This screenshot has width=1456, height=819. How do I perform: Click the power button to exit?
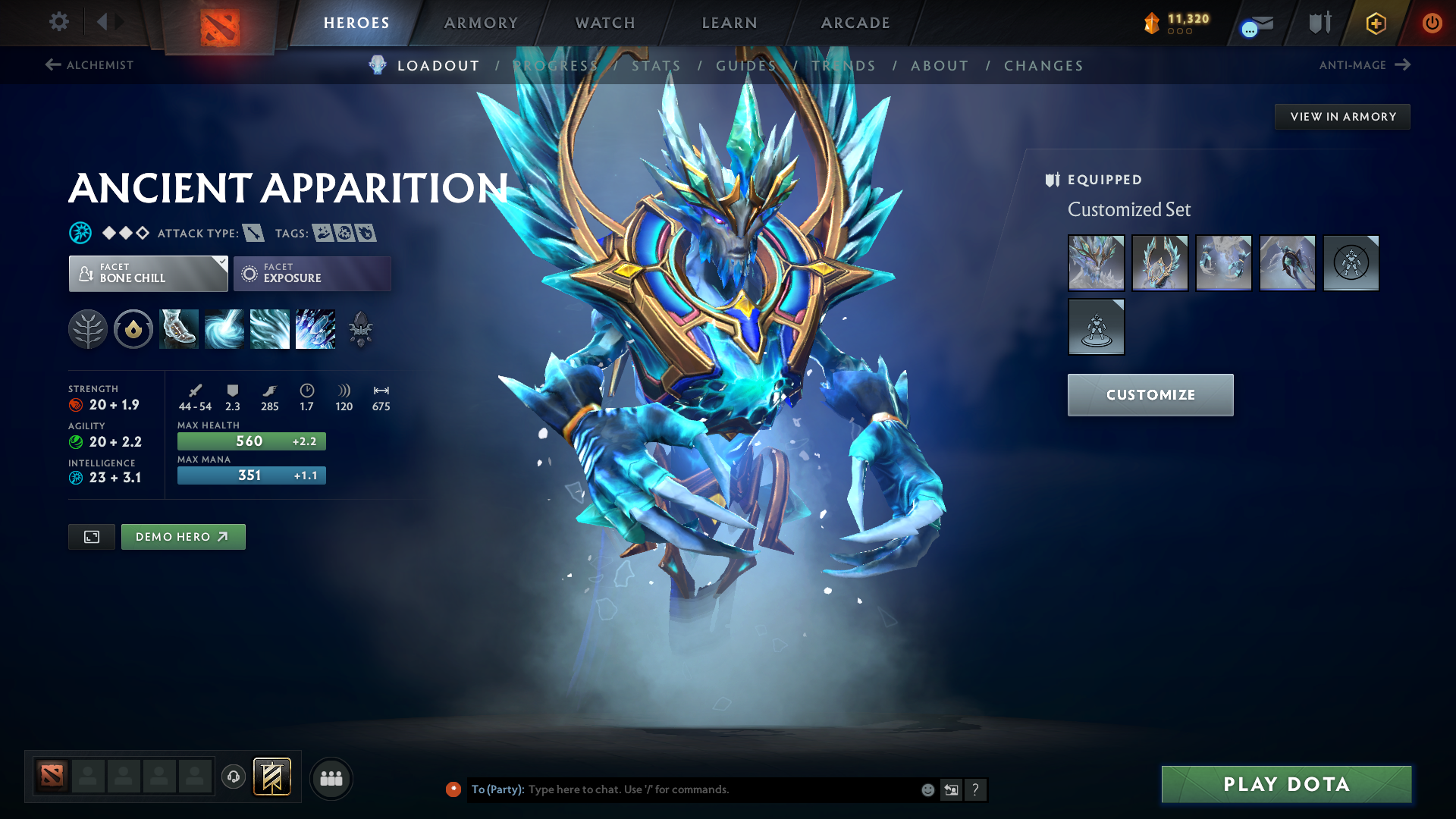click(x=1432, y=23)
